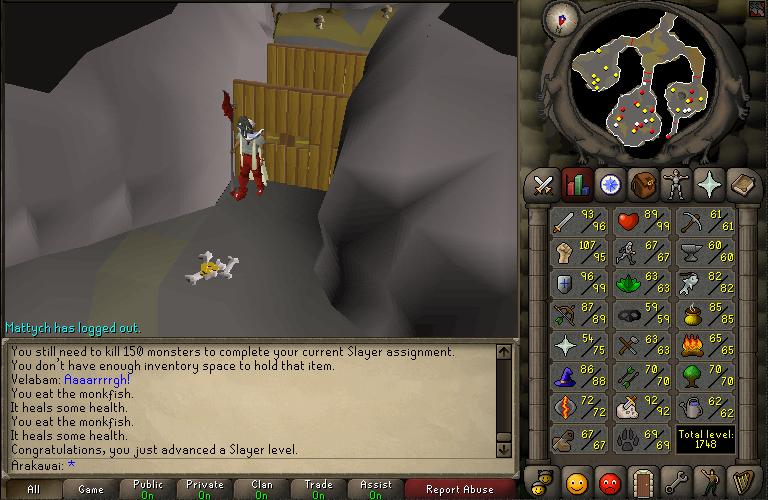768x500 pixels.
Task: Open the Mining pickaxe skill guide
Action: click(x=704, y=221)
